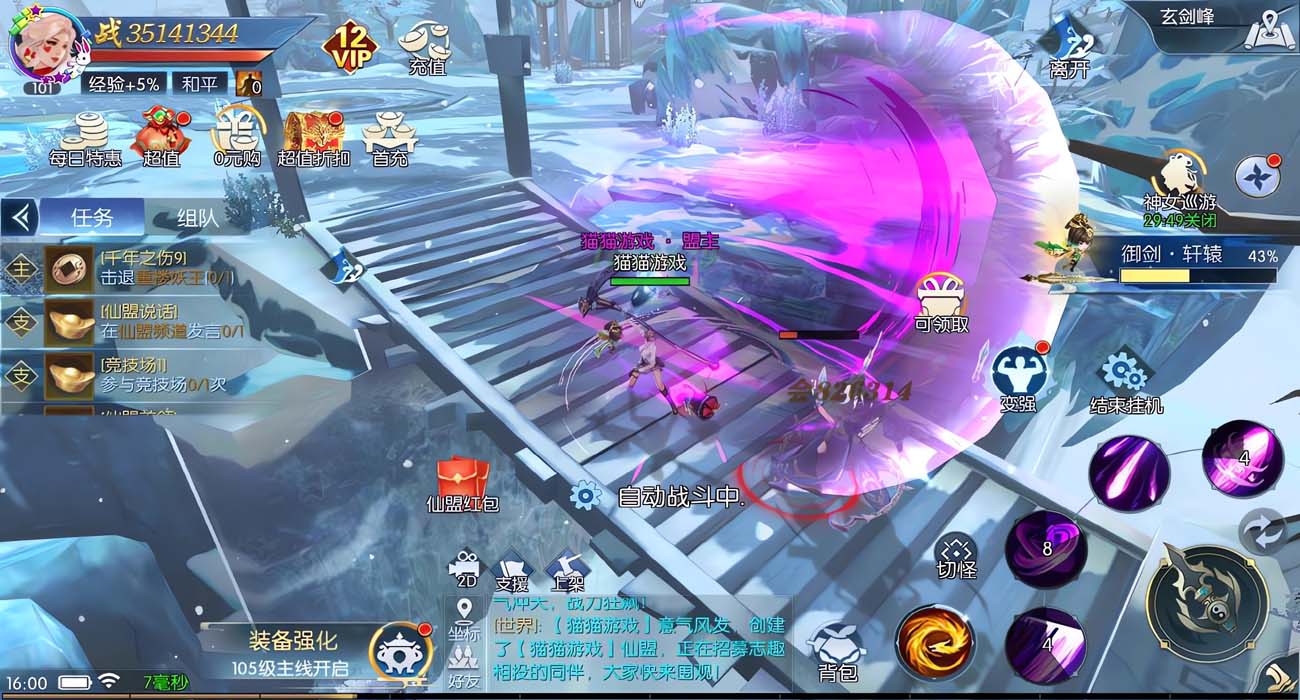Open the 背包 backpack
Viewport: 1300px width, 700px height.
(836, 650)
